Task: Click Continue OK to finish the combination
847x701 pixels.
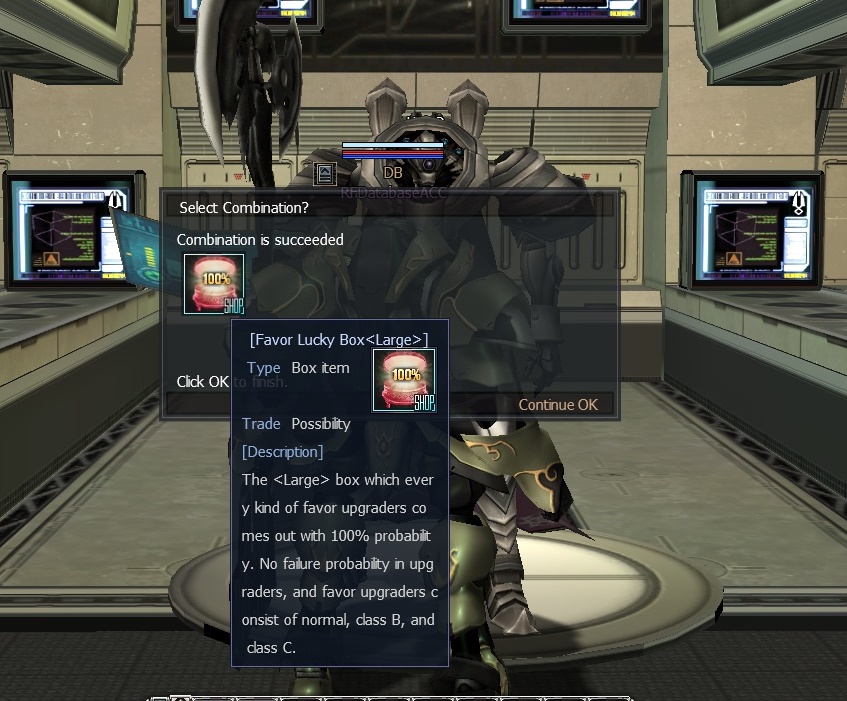Action: click(558, 405)
